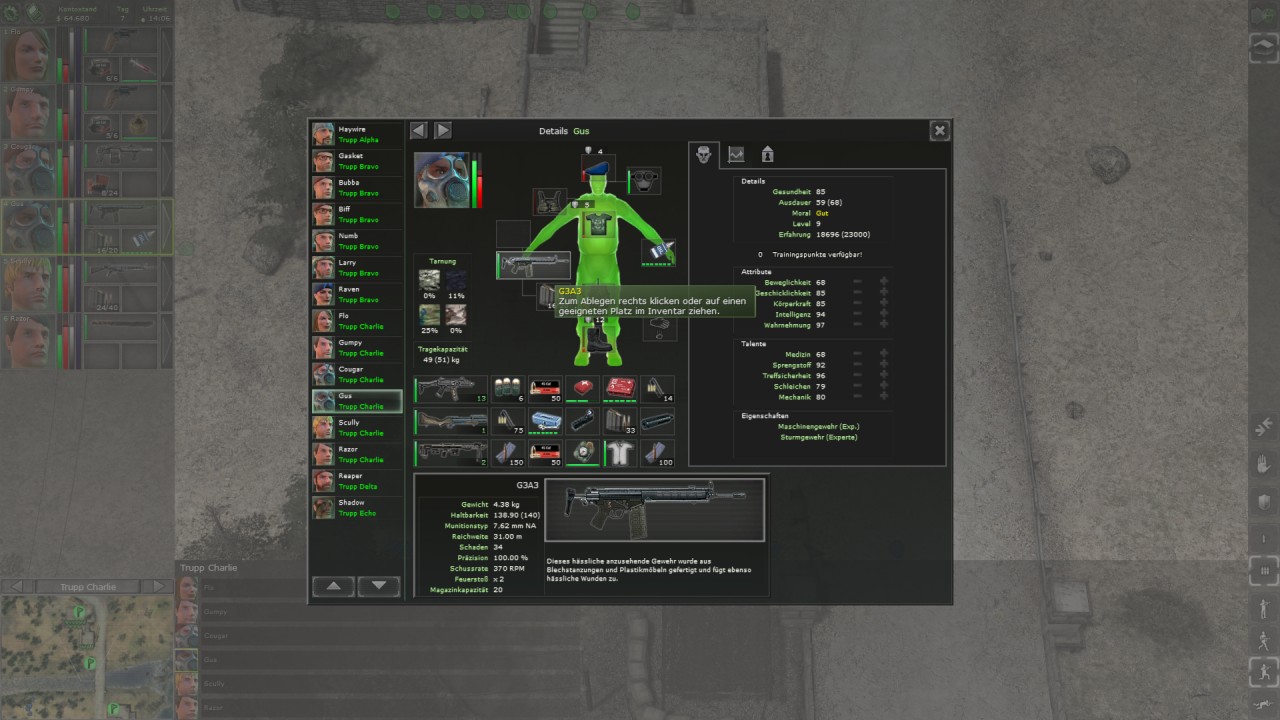Increase the Beweglichkeit attribute with plus
1280x720 pixels.
click(883, 283)
